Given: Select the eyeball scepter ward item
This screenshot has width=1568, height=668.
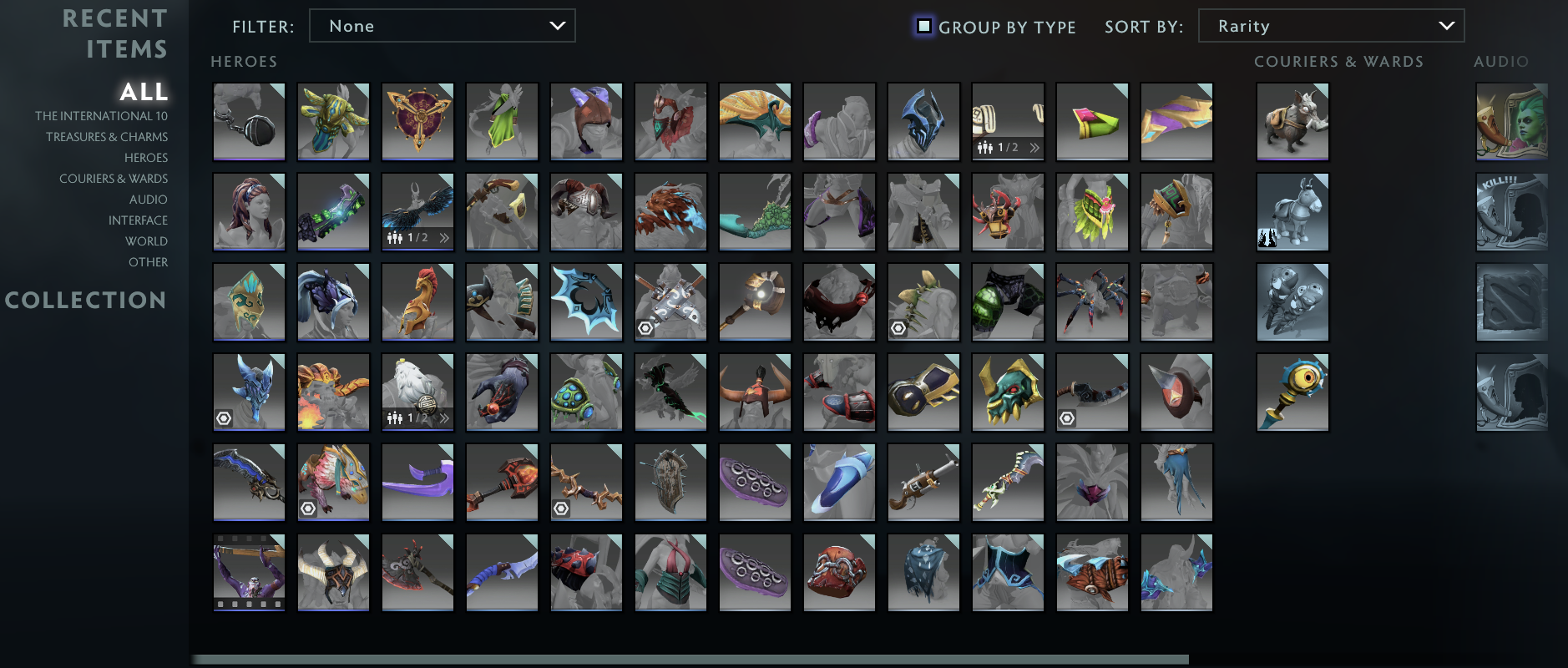Looking at the screenshot, I should 1292,392.
